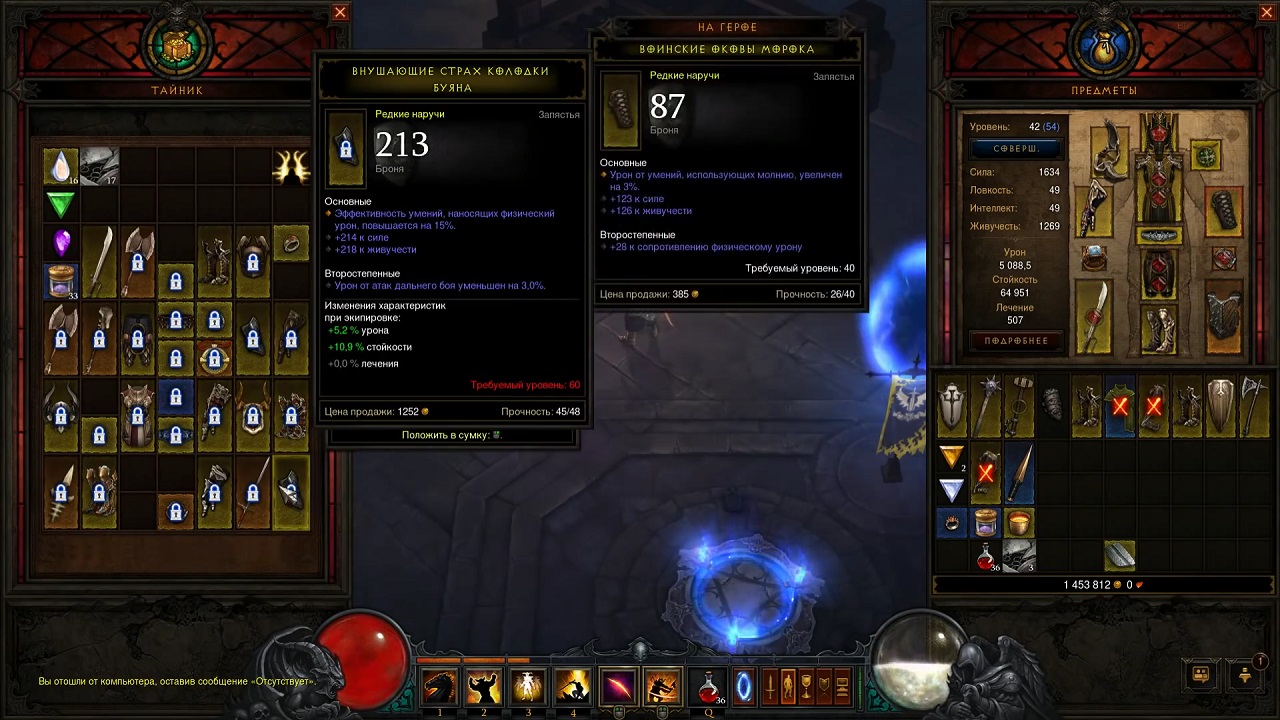Viewport: 1280px width, 720px height.
Task: Select the purple dye jar in stash
Action: coord(61,282)
